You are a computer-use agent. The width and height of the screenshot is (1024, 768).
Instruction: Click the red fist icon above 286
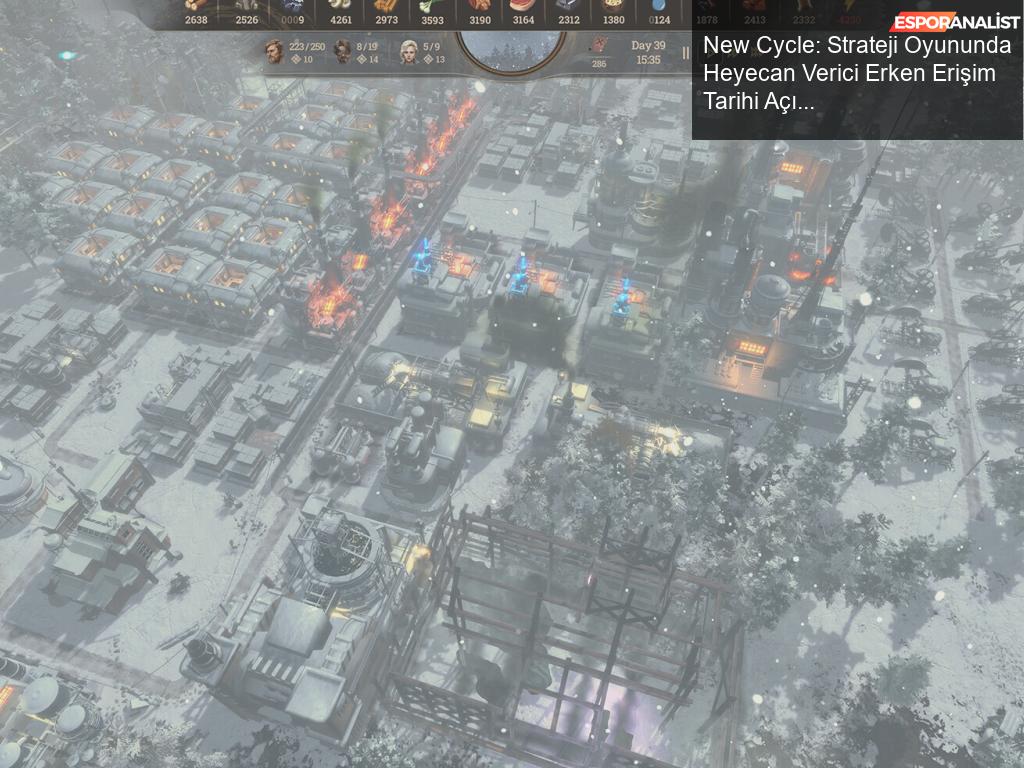tap(599, 45)
